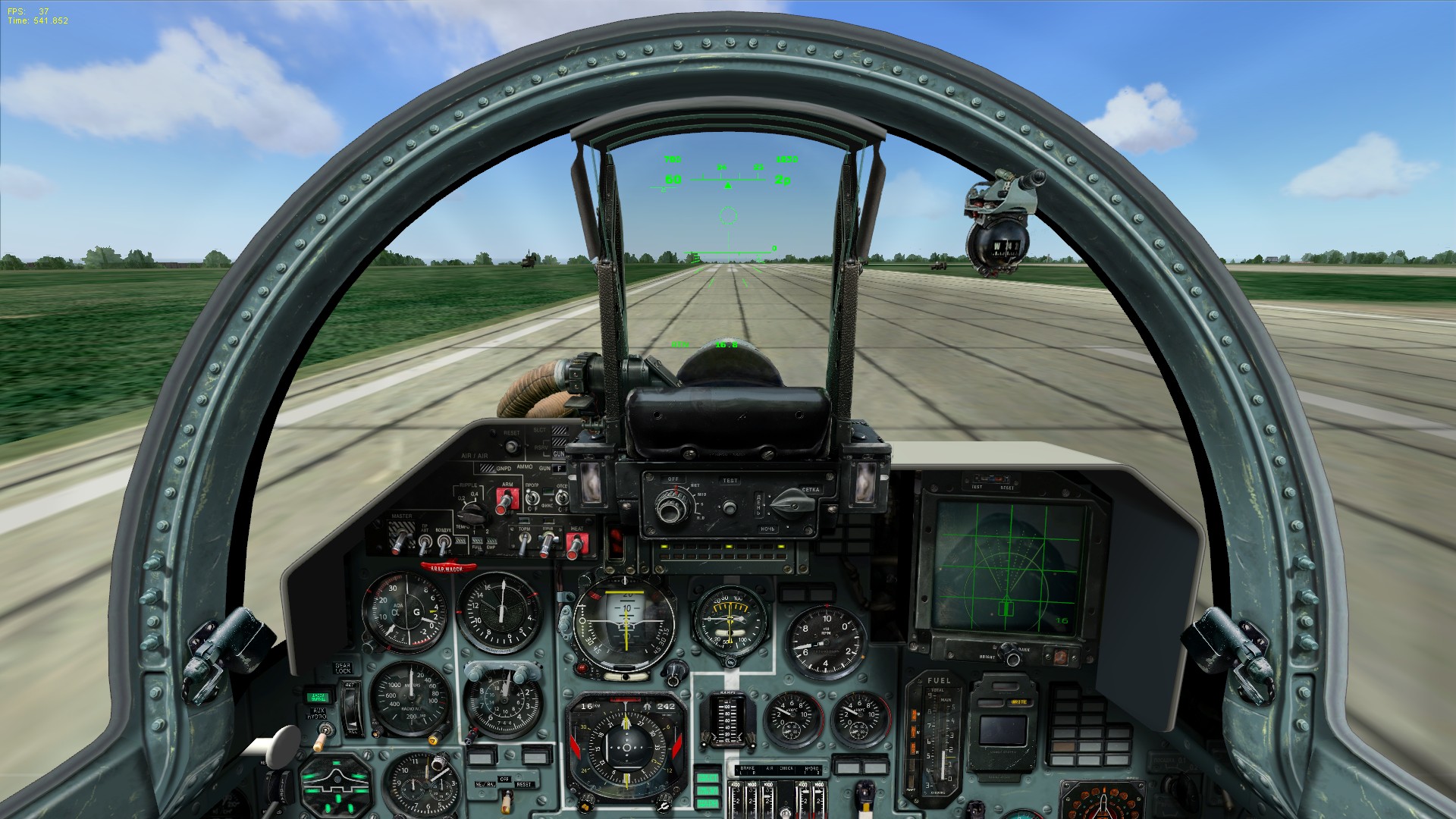This screenshot has height=819, width=1456.
Task: Select the ТОРМ brake switch
Action: pos(524,540)
